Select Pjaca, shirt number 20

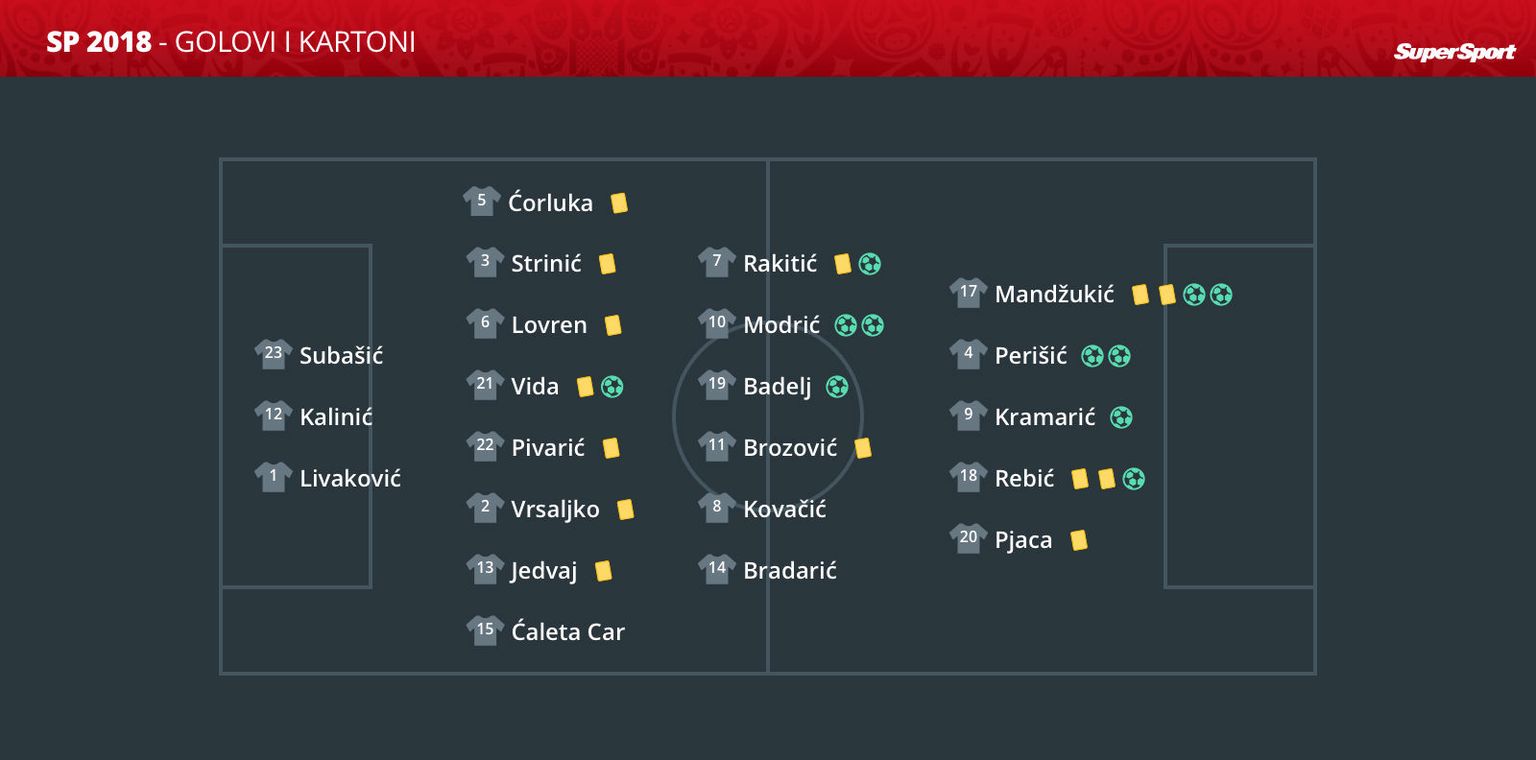[x=1022, y=541]
